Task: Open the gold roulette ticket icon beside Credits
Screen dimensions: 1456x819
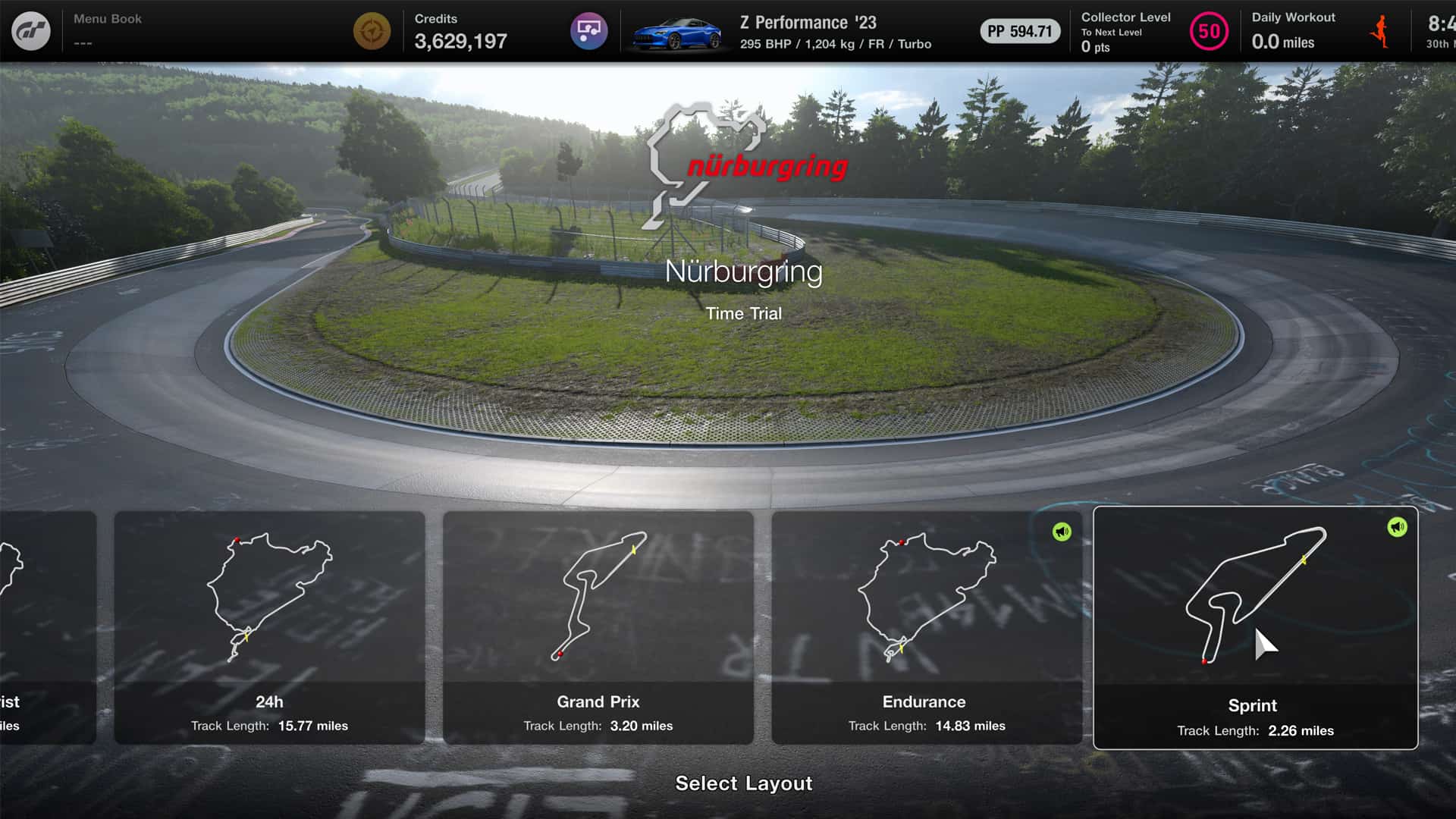Action: pos(372,31)
